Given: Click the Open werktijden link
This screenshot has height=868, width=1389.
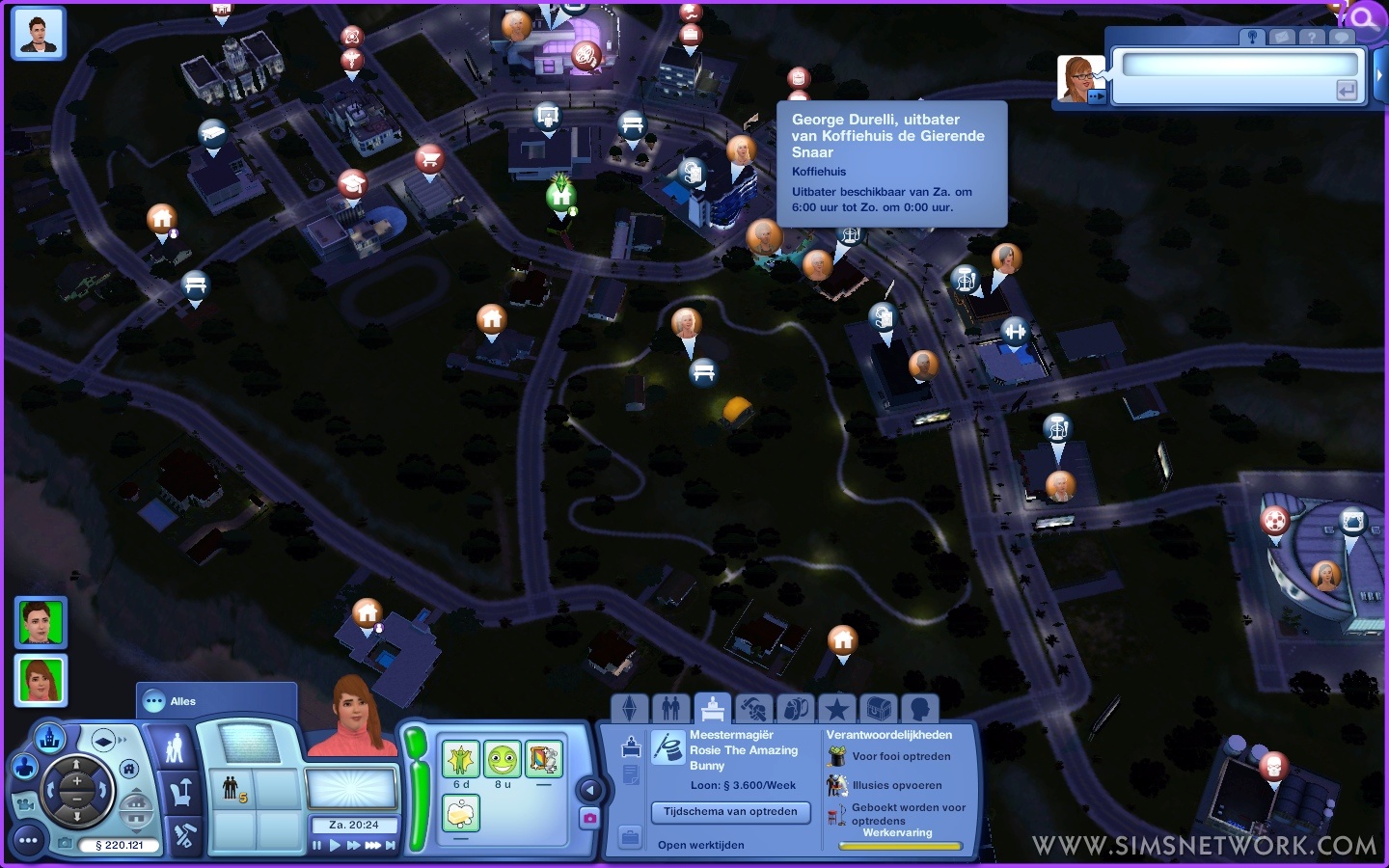Looking at the screenshot, I should [701, 845].
